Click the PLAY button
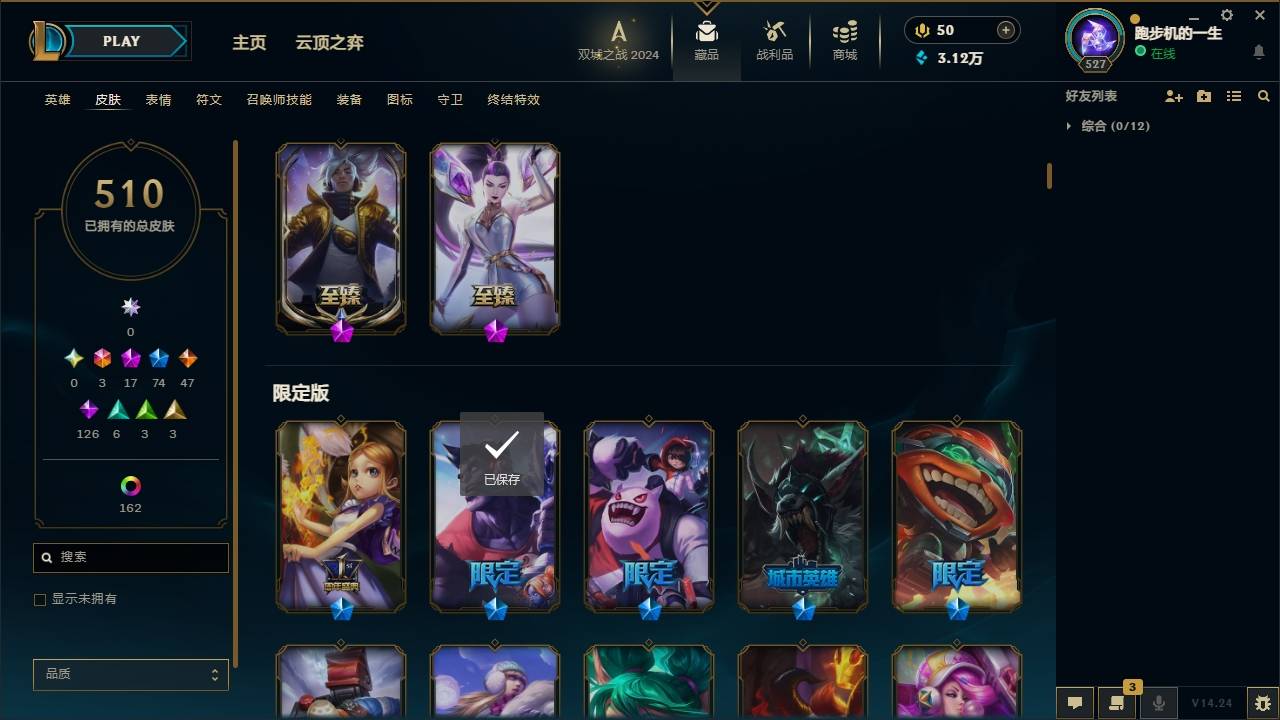The width and height of the screenshot is (1280, 720). [120, 41]
